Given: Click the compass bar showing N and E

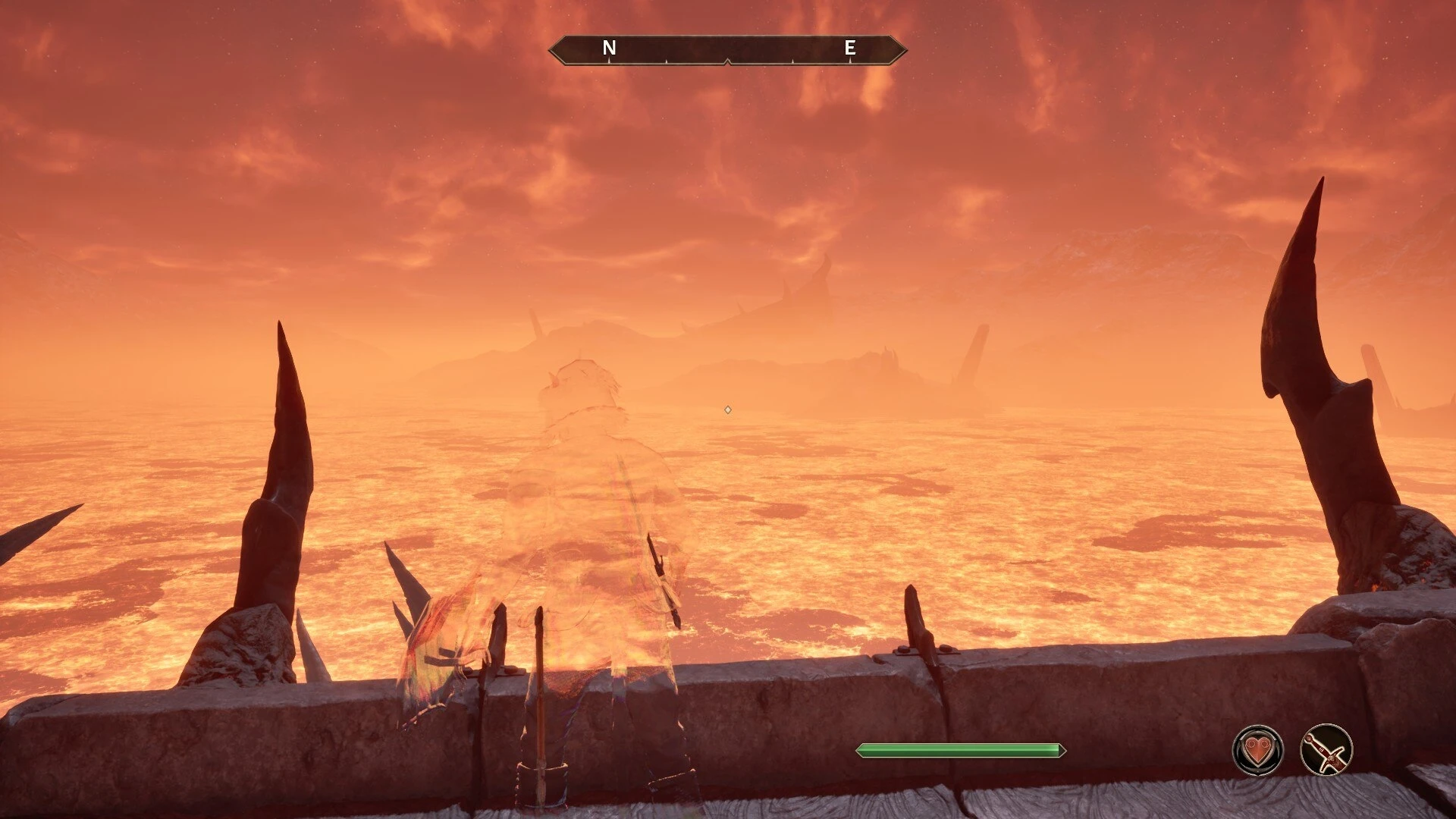Looking at the screenshot, I should pos(727,49).
